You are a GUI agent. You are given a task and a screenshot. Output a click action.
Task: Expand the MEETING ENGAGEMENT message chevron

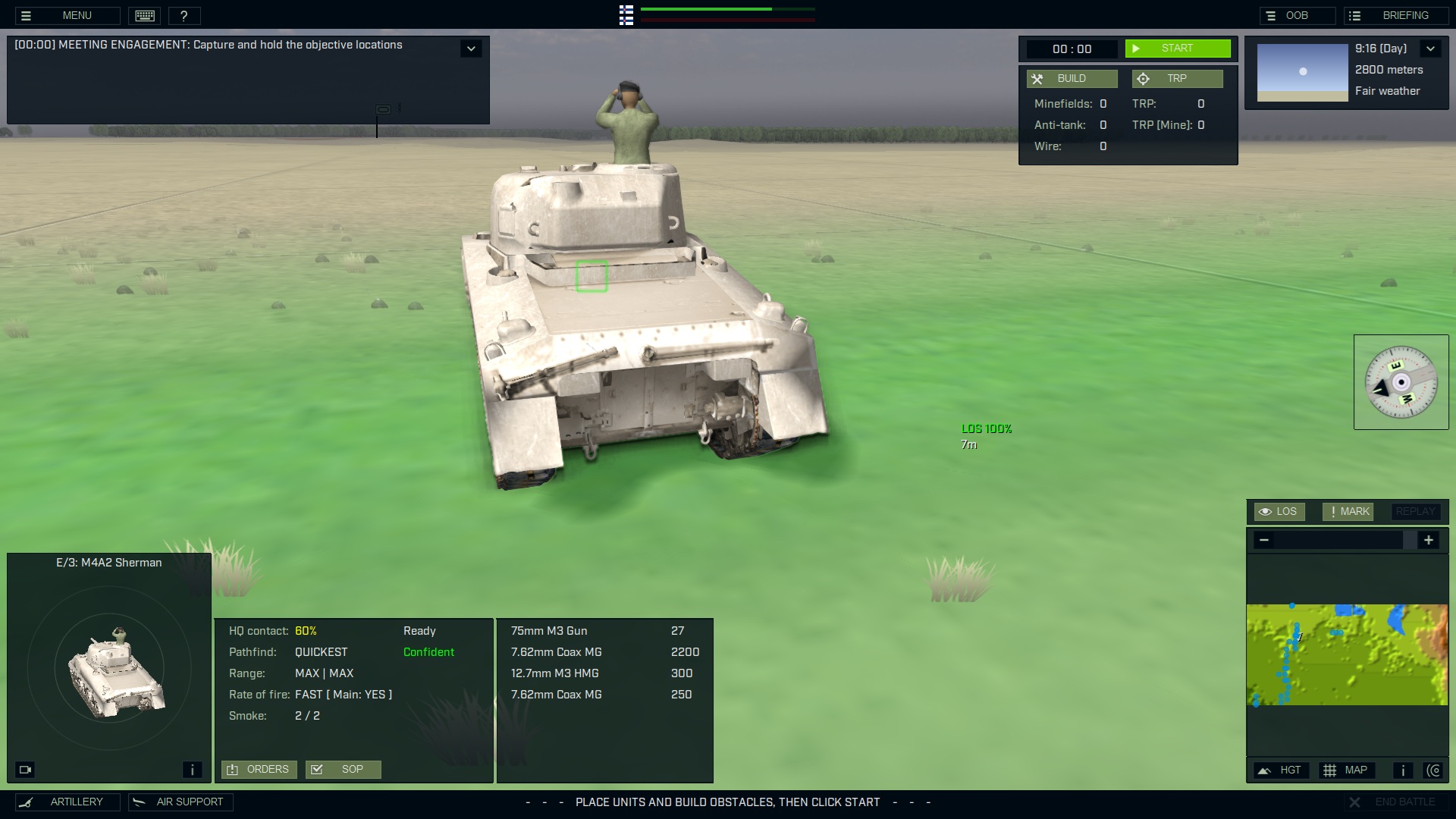[x=471, y=48]
